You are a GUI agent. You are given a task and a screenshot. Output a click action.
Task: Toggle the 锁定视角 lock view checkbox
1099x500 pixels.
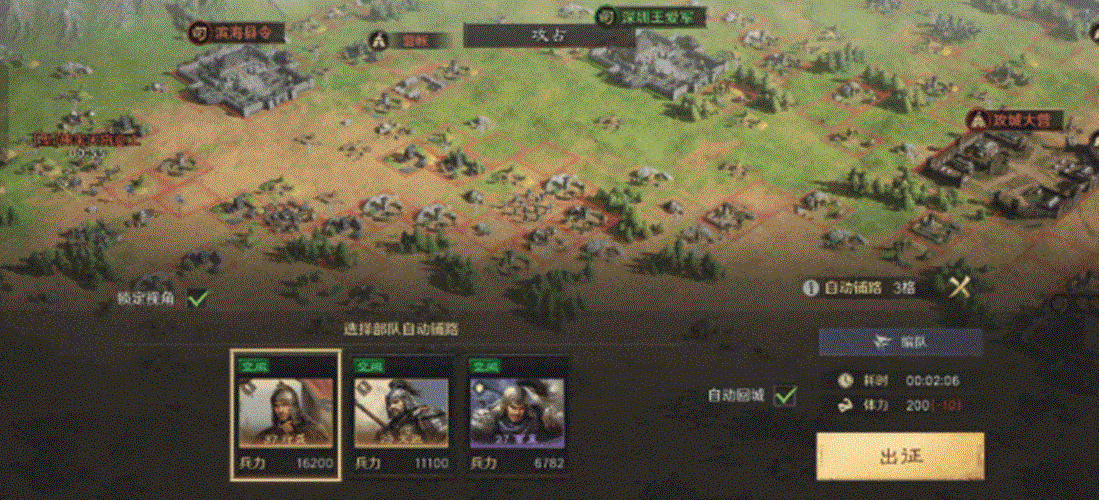197,298
